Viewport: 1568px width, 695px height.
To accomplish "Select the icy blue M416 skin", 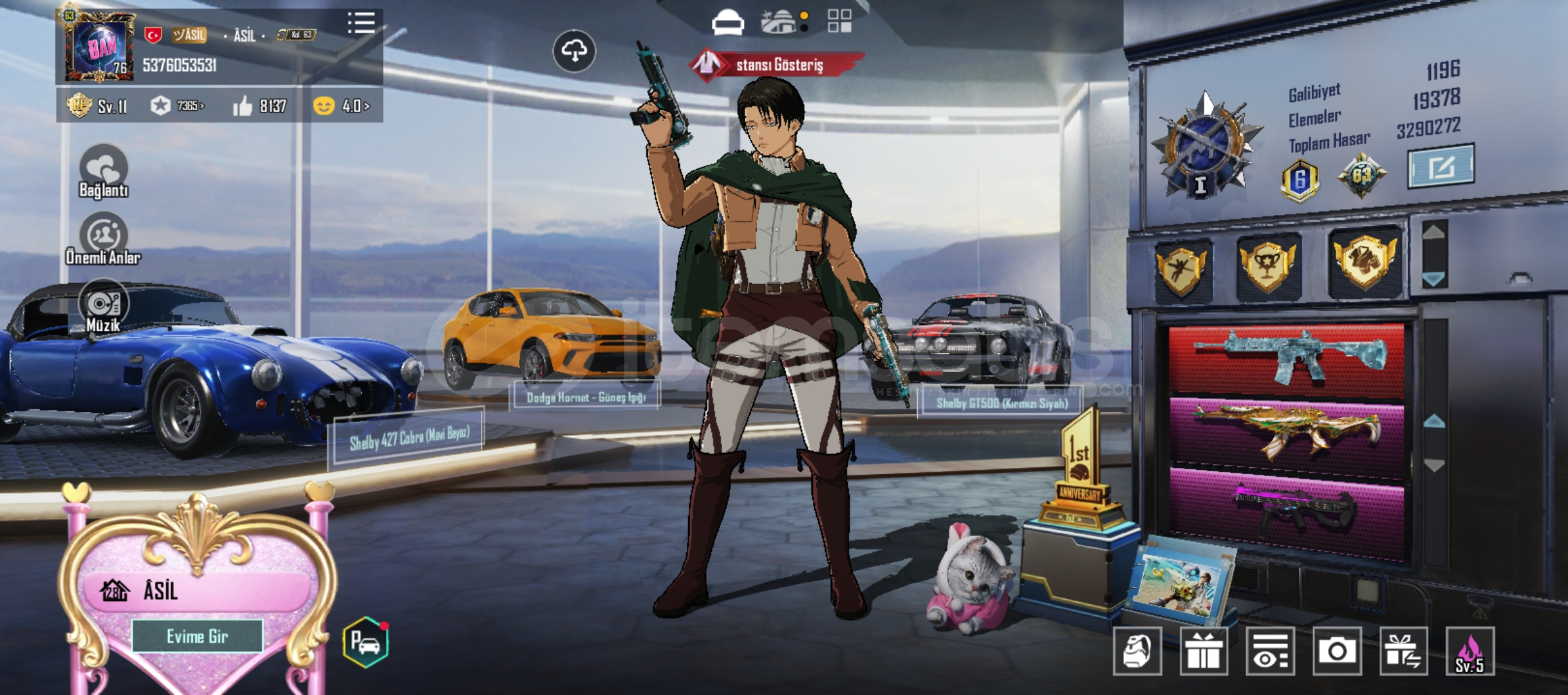I will (x=1287, y=358).
